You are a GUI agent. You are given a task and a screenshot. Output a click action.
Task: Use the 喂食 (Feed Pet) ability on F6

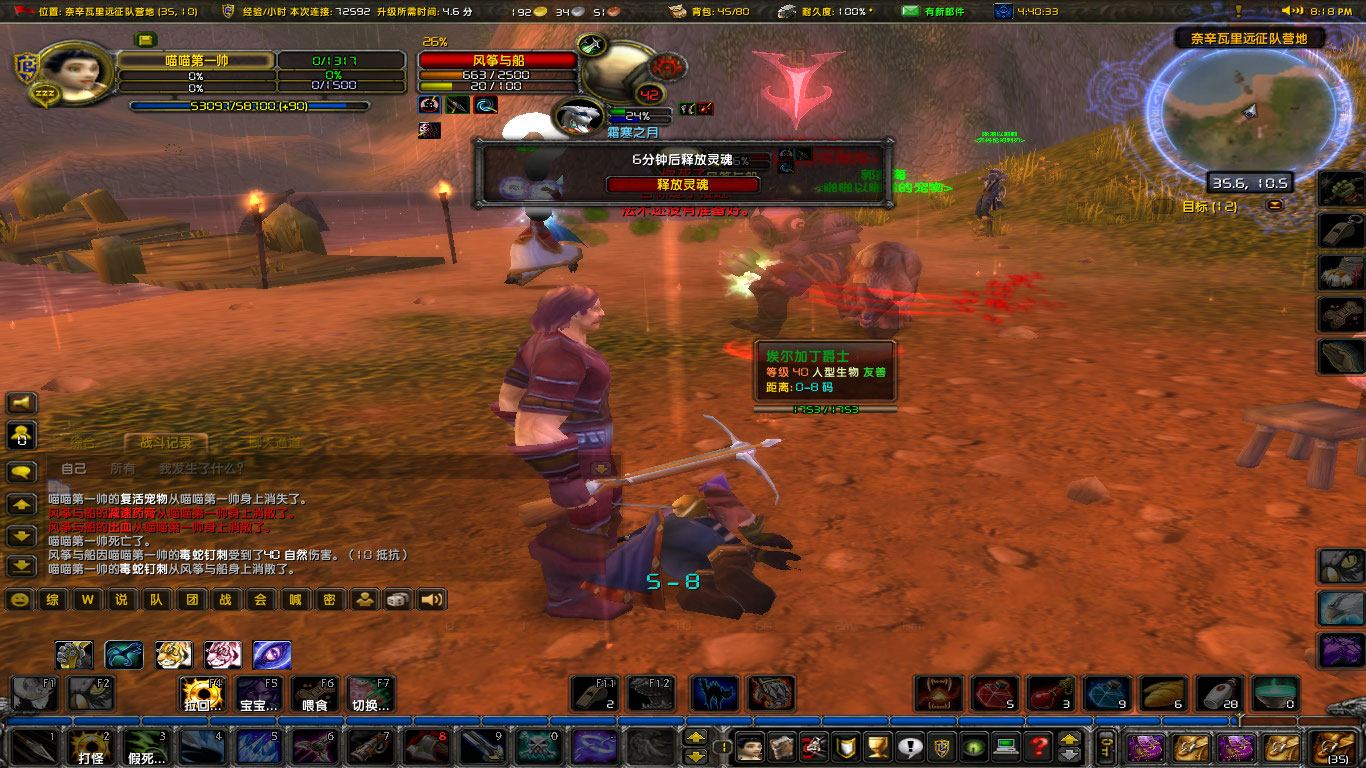pos(312,692)
